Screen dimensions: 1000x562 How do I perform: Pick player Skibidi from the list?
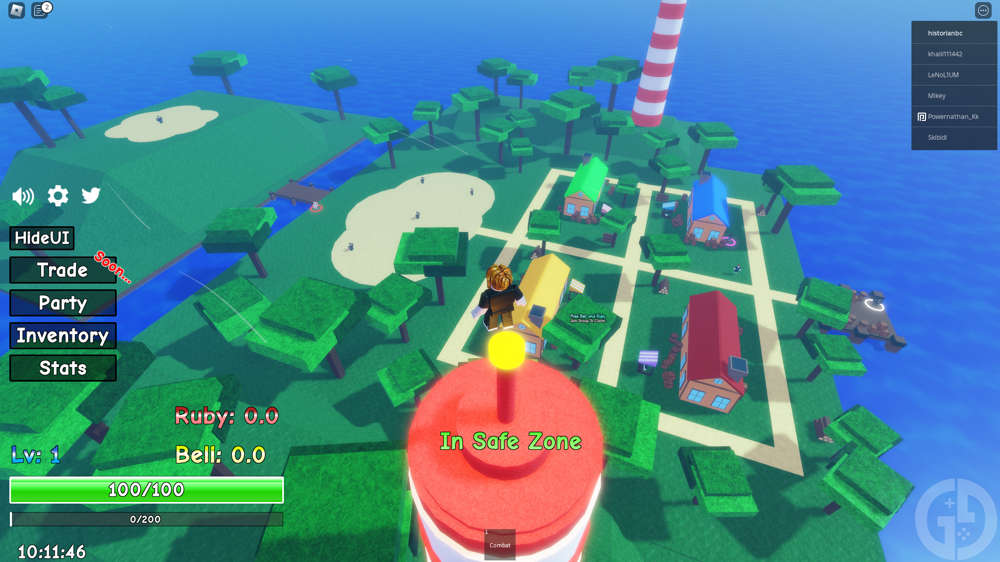tap(954, 137)
